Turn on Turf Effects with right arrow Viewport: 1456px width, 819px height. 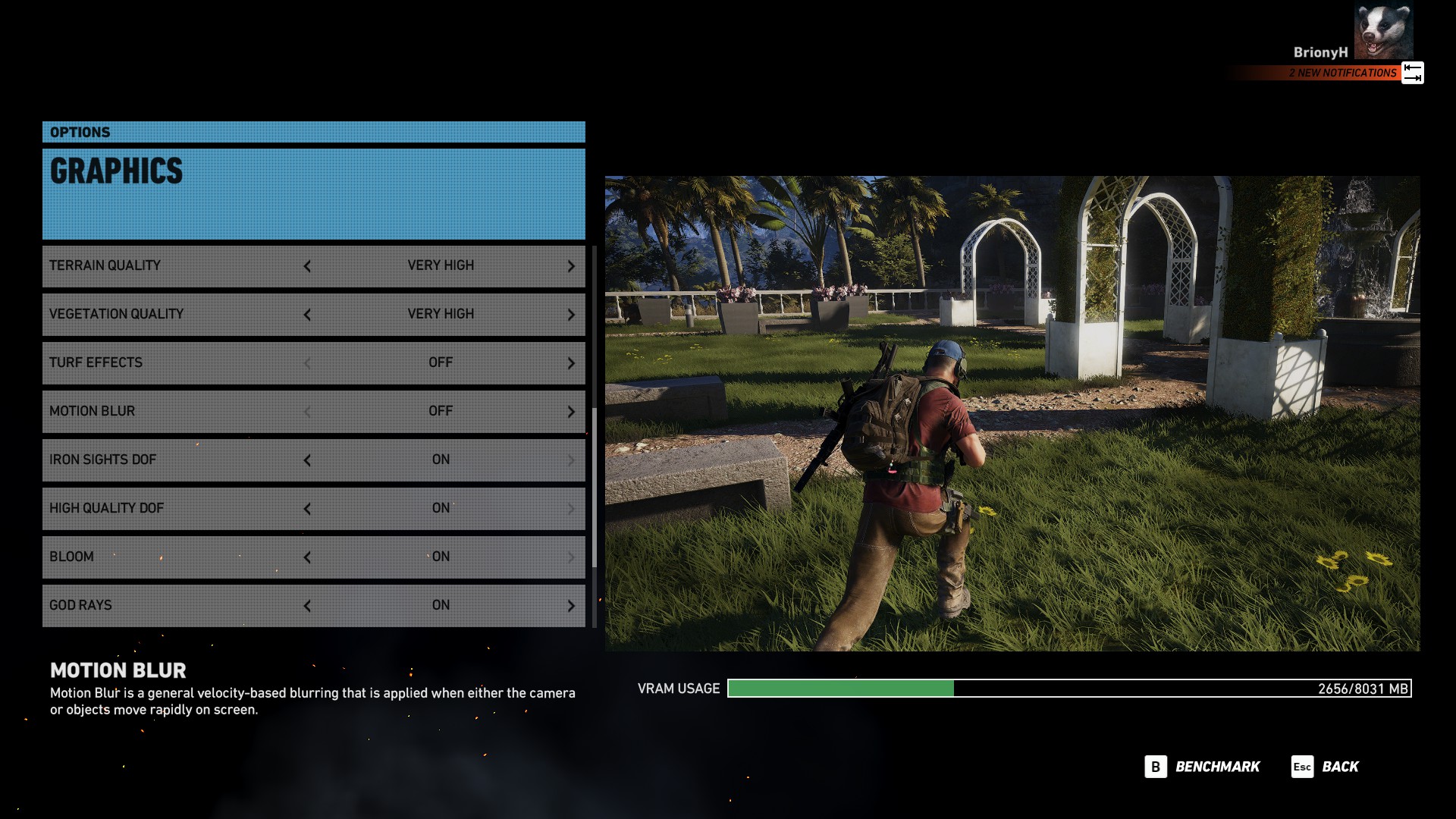click(571, 363)
